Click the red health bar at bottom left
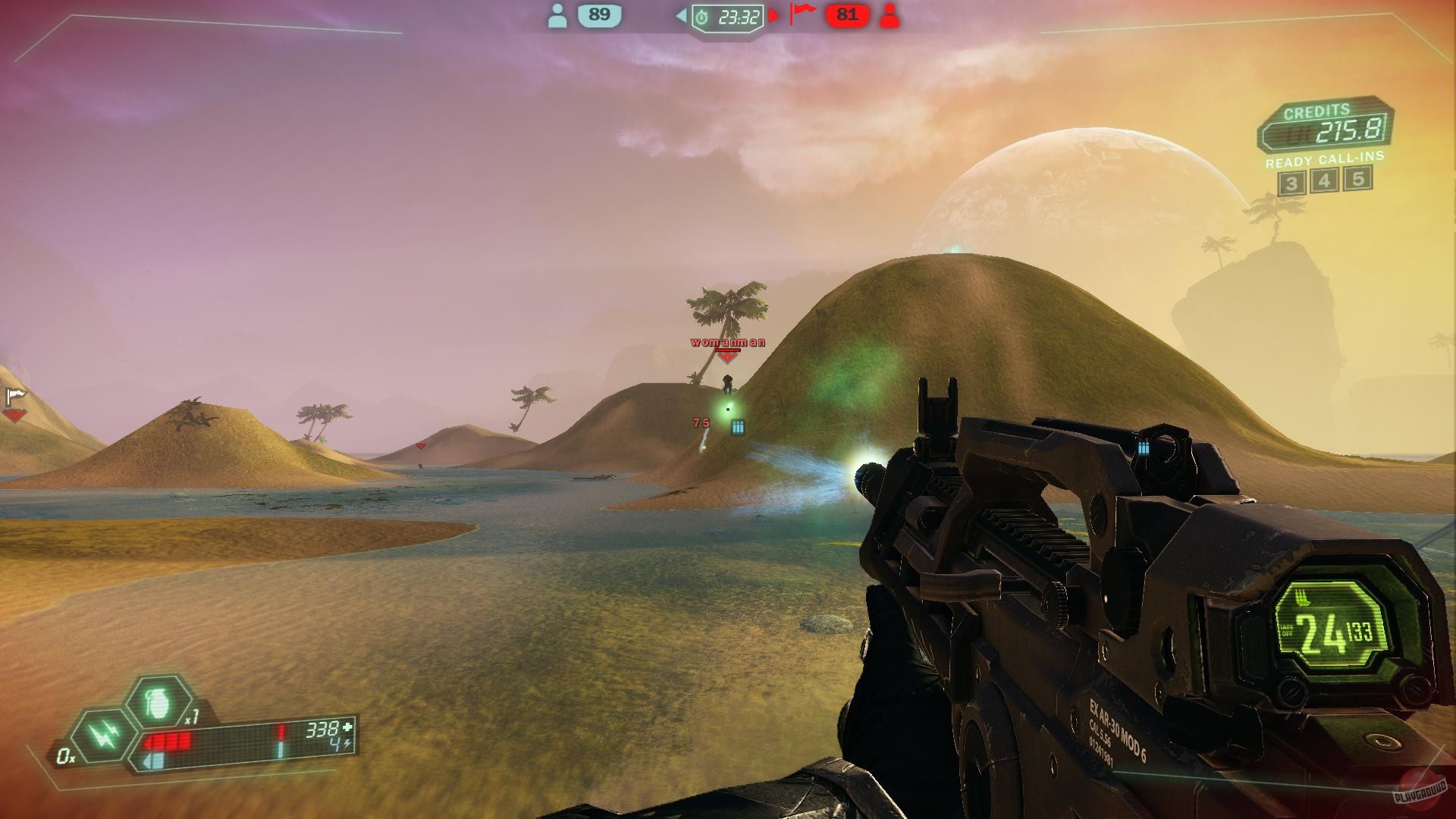This screenshot has width=1456, height=819. pos(168,742)
